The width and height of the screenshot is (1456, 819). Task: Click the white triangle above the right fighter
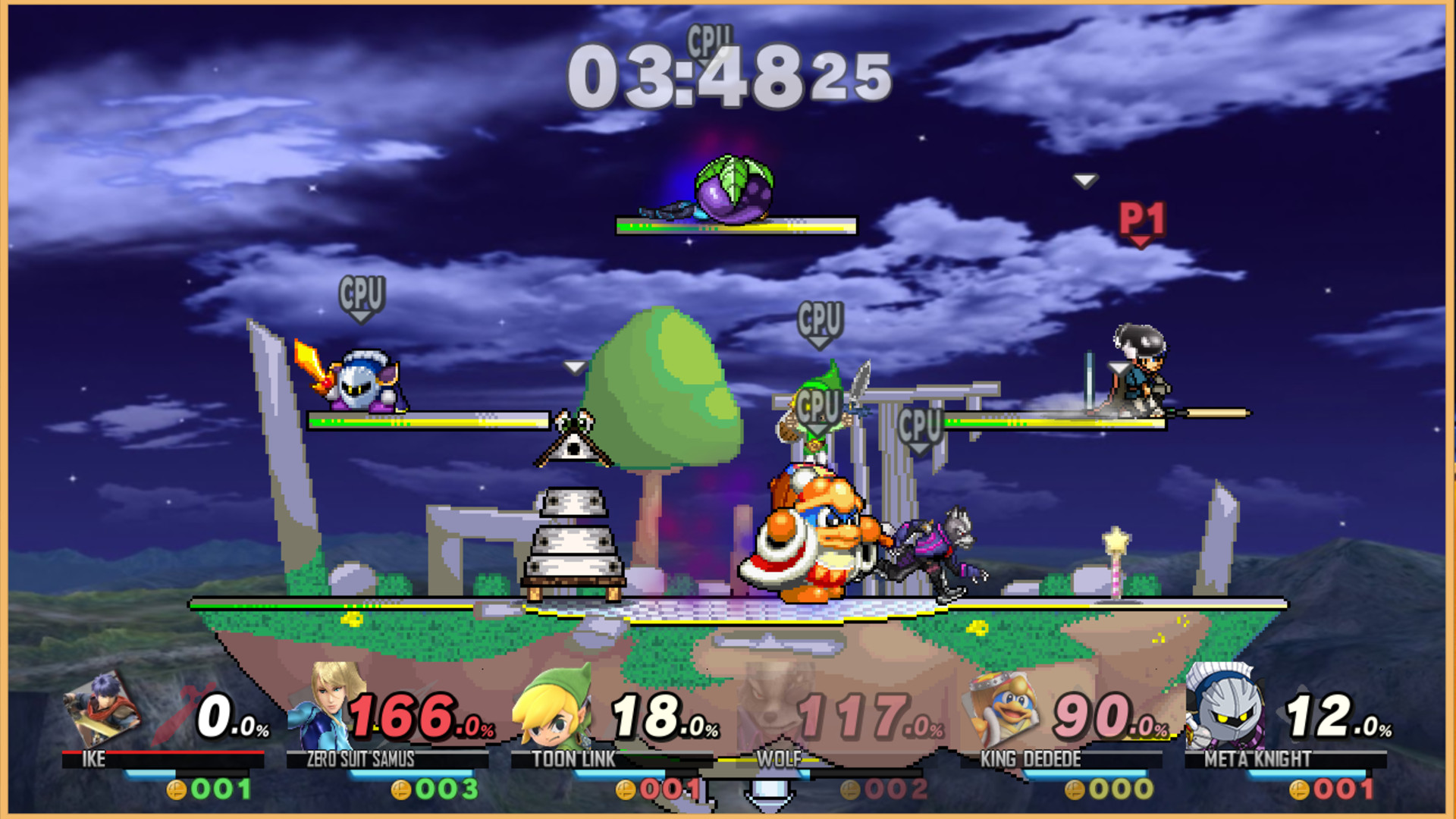pyautogui.click(x=1084, y=181)
